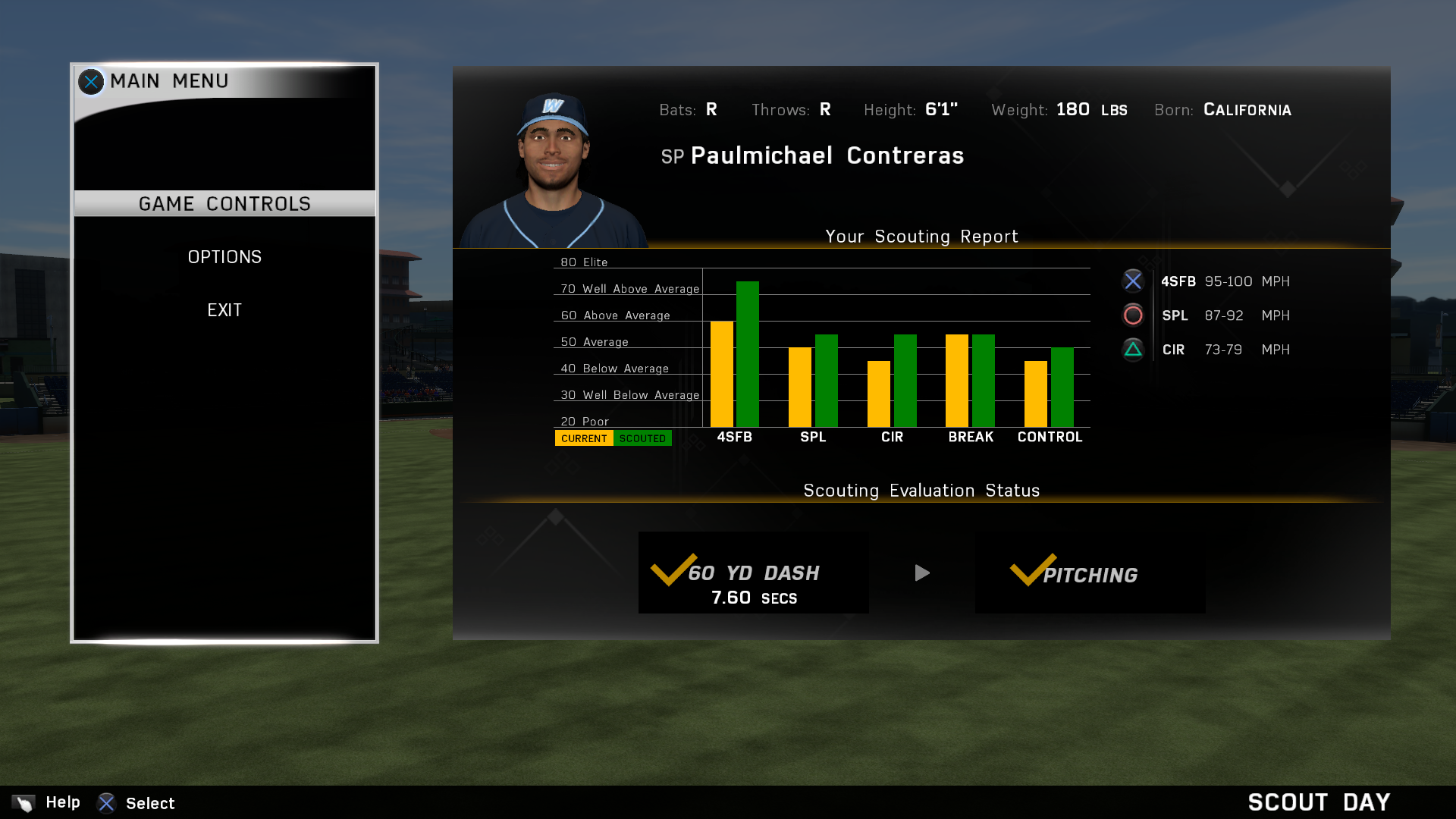Select GAME CONTROLS in the Main Menu

(x=224, y=203)
